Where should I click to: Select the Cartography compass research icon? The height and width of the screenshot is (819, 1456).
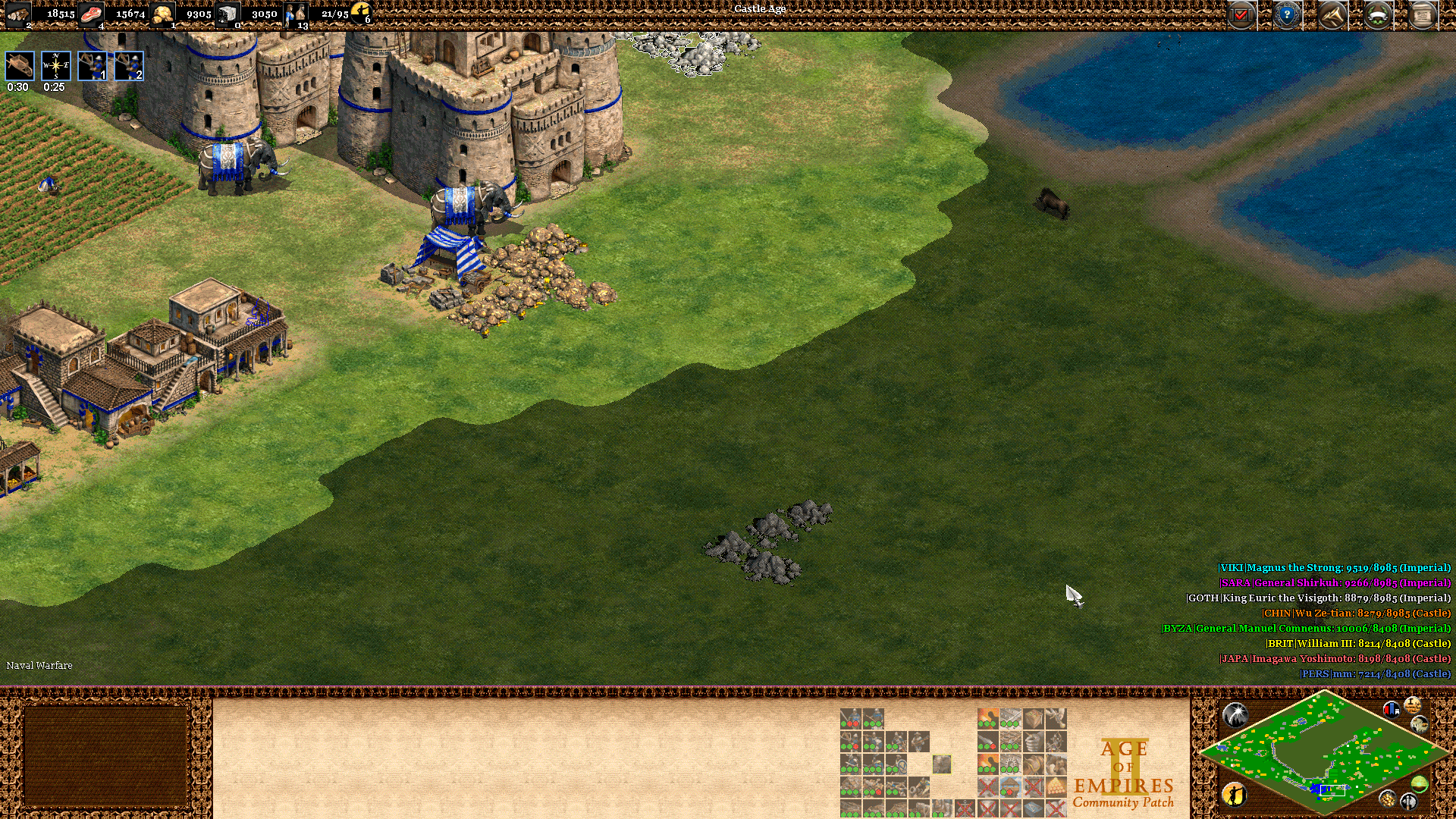56,67
